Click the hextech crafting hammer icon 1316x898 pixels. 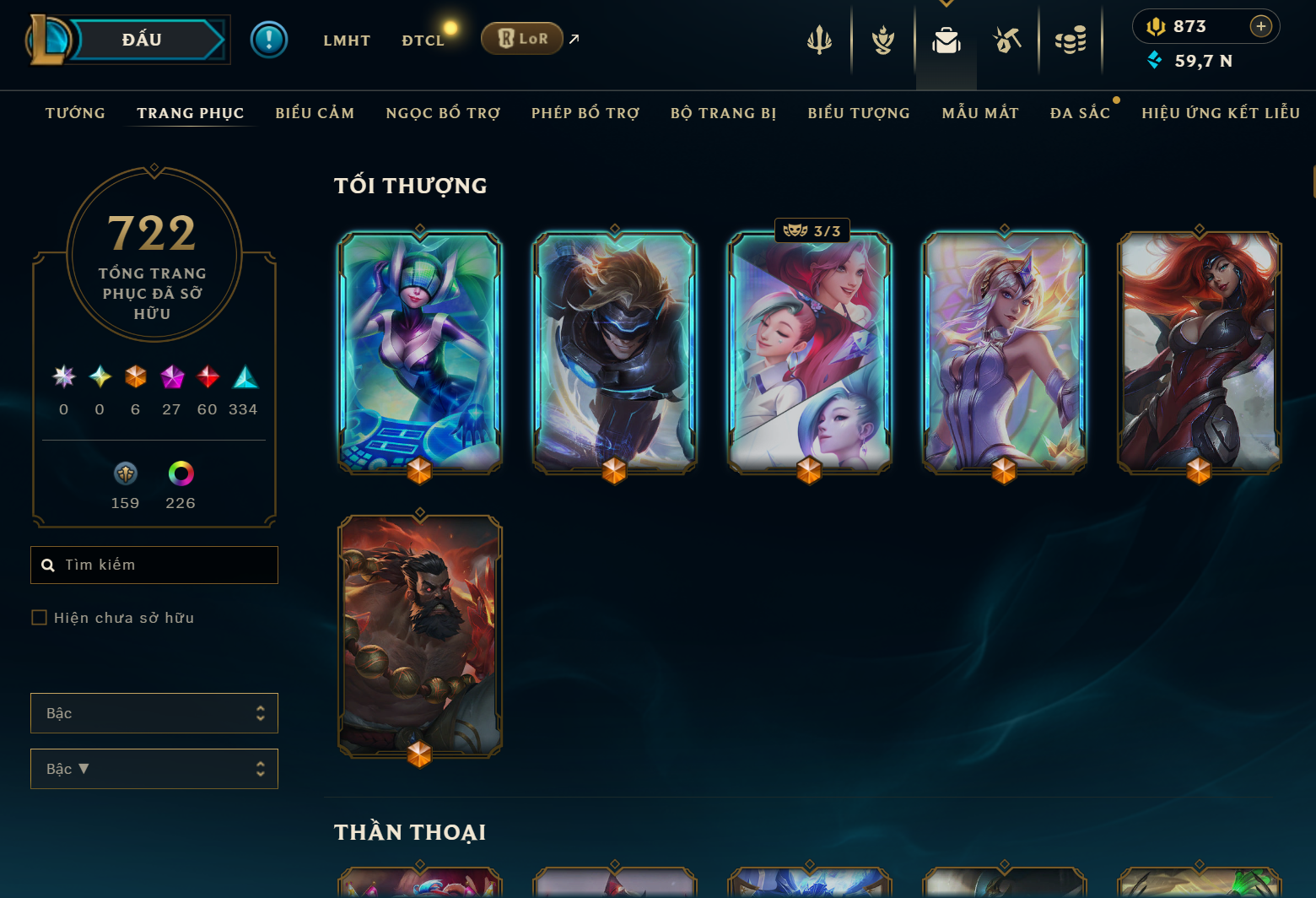click(1008, 39)
